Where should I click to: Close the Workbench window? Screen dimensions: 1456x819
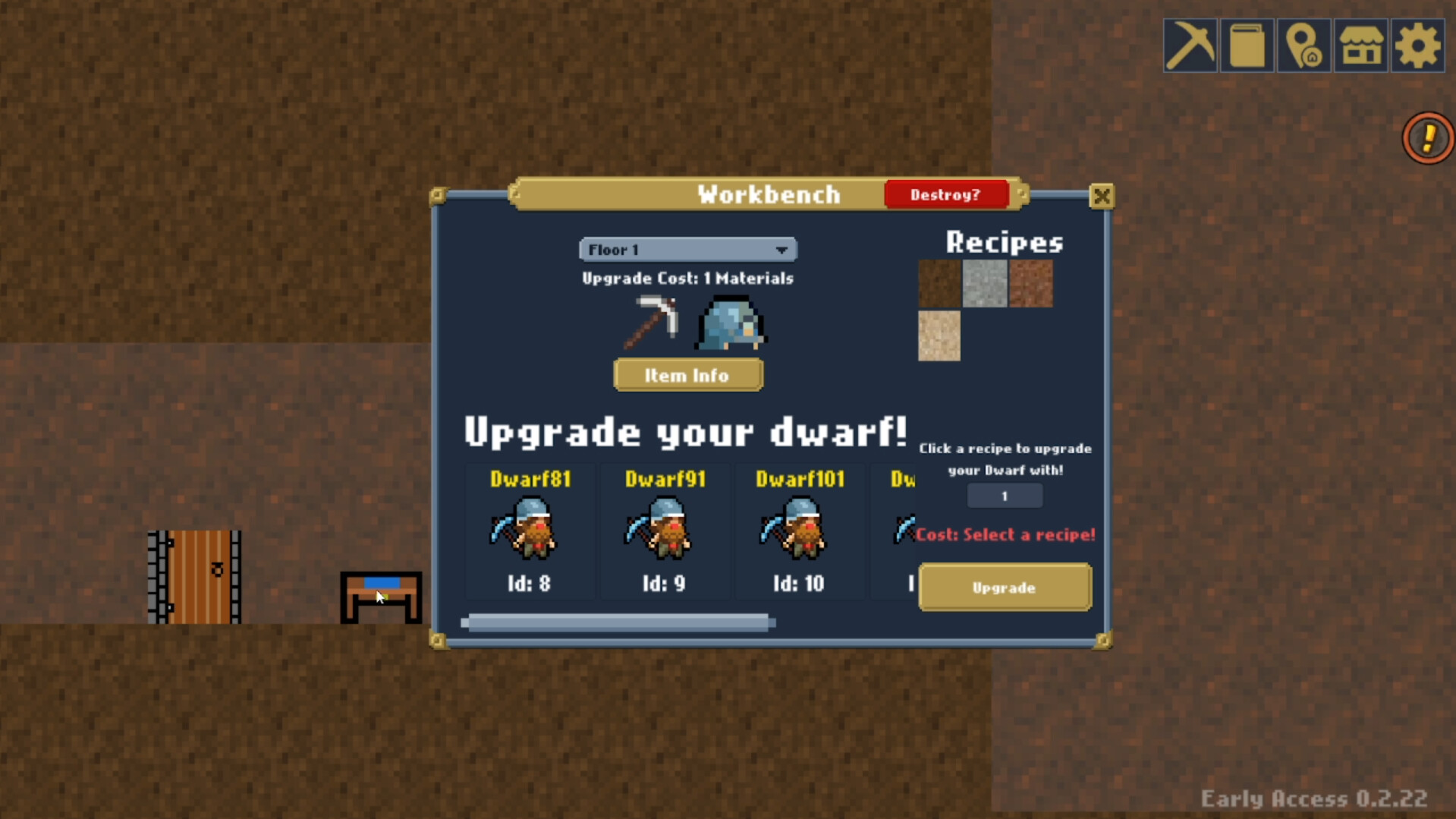pyautogui.click(x=1102, y=196)
